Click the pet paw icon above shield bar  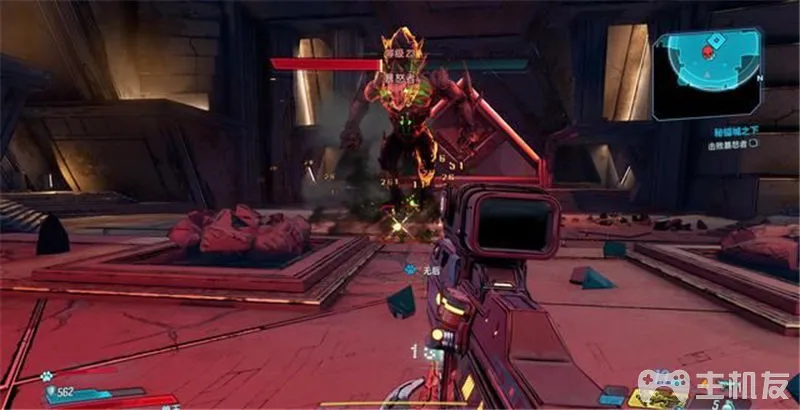(x=48, y=377)
